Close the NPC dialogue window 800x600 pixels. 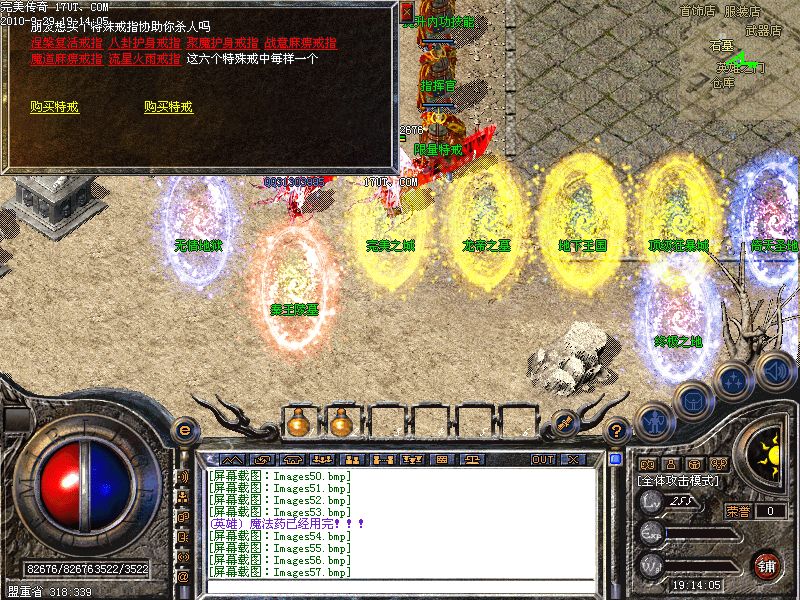pos(406,12)
